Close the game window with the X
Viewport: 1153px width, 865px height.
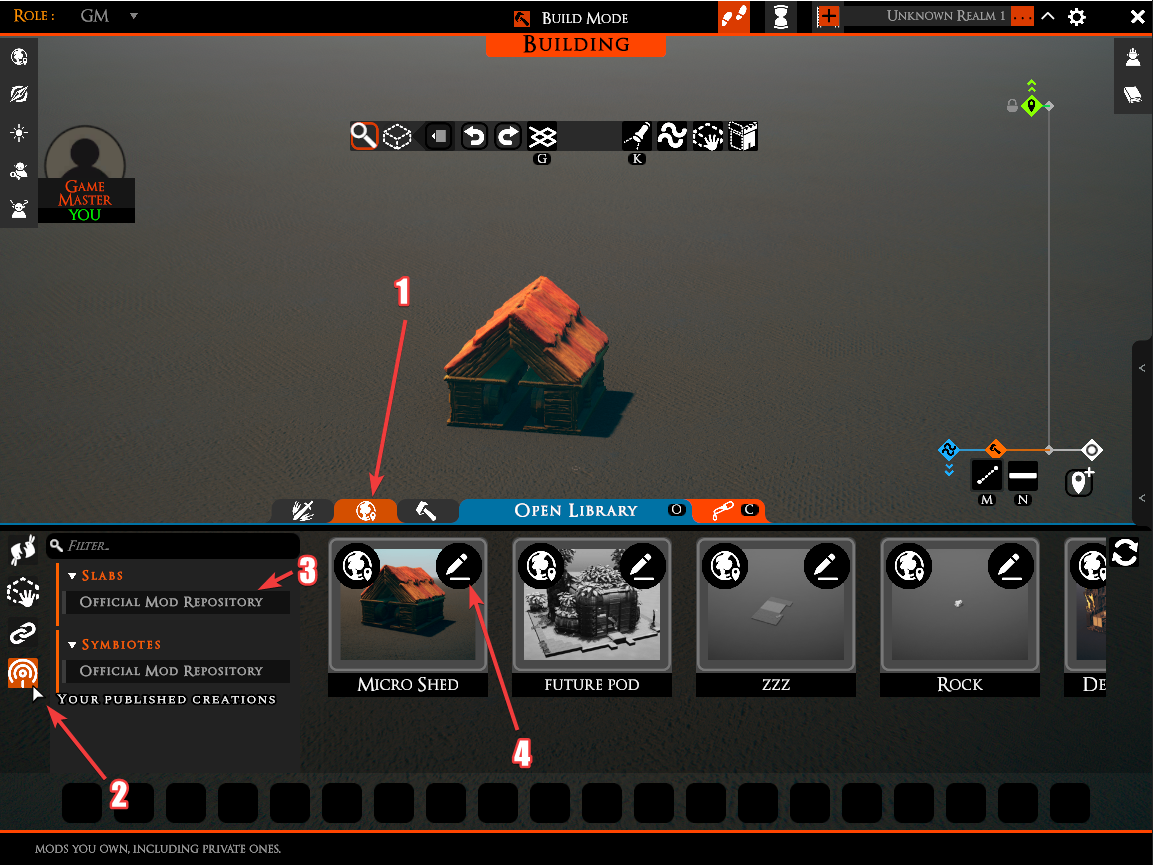1137,17
